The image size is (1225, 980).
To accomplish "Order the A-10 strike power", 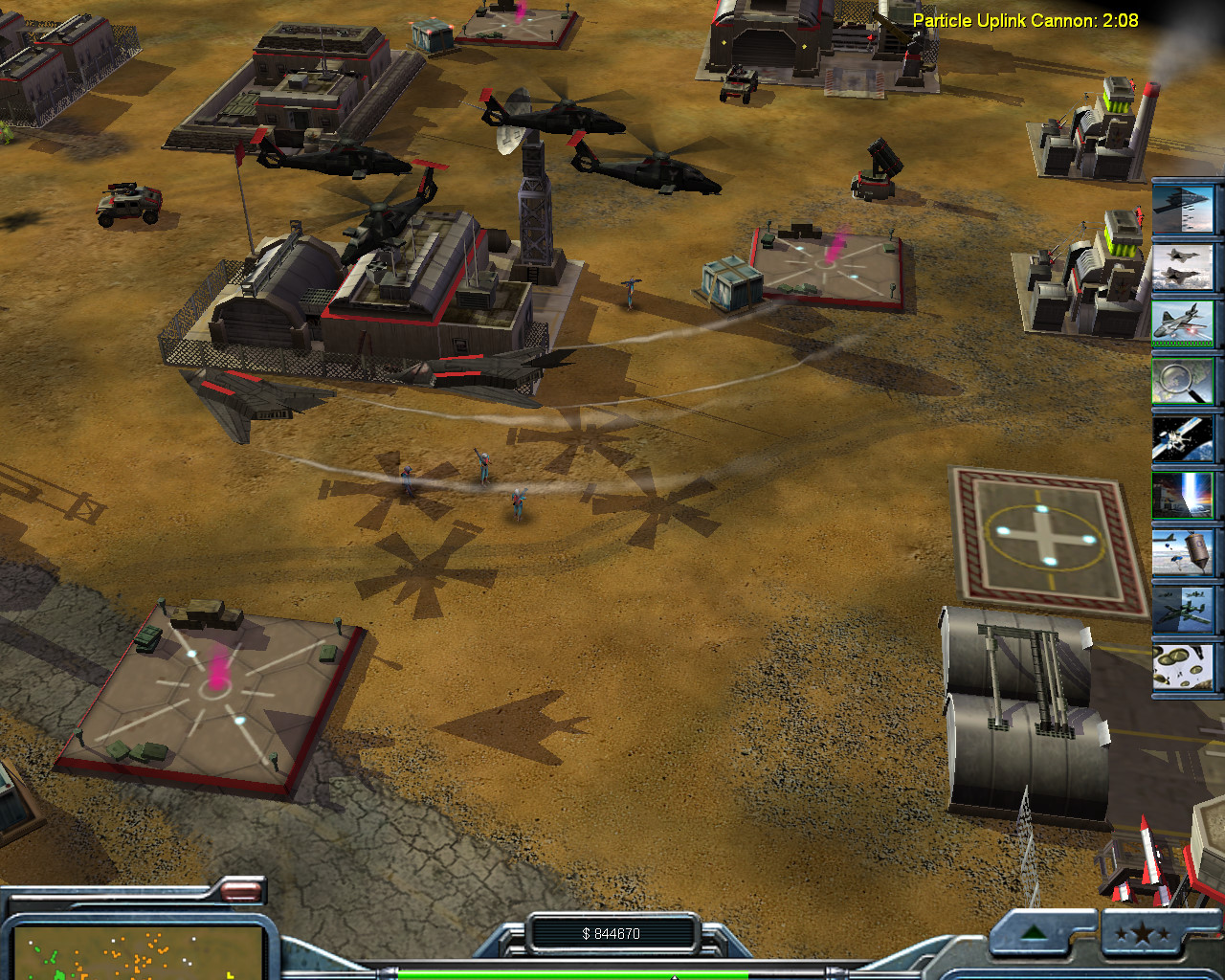I will click(1183, 610).
